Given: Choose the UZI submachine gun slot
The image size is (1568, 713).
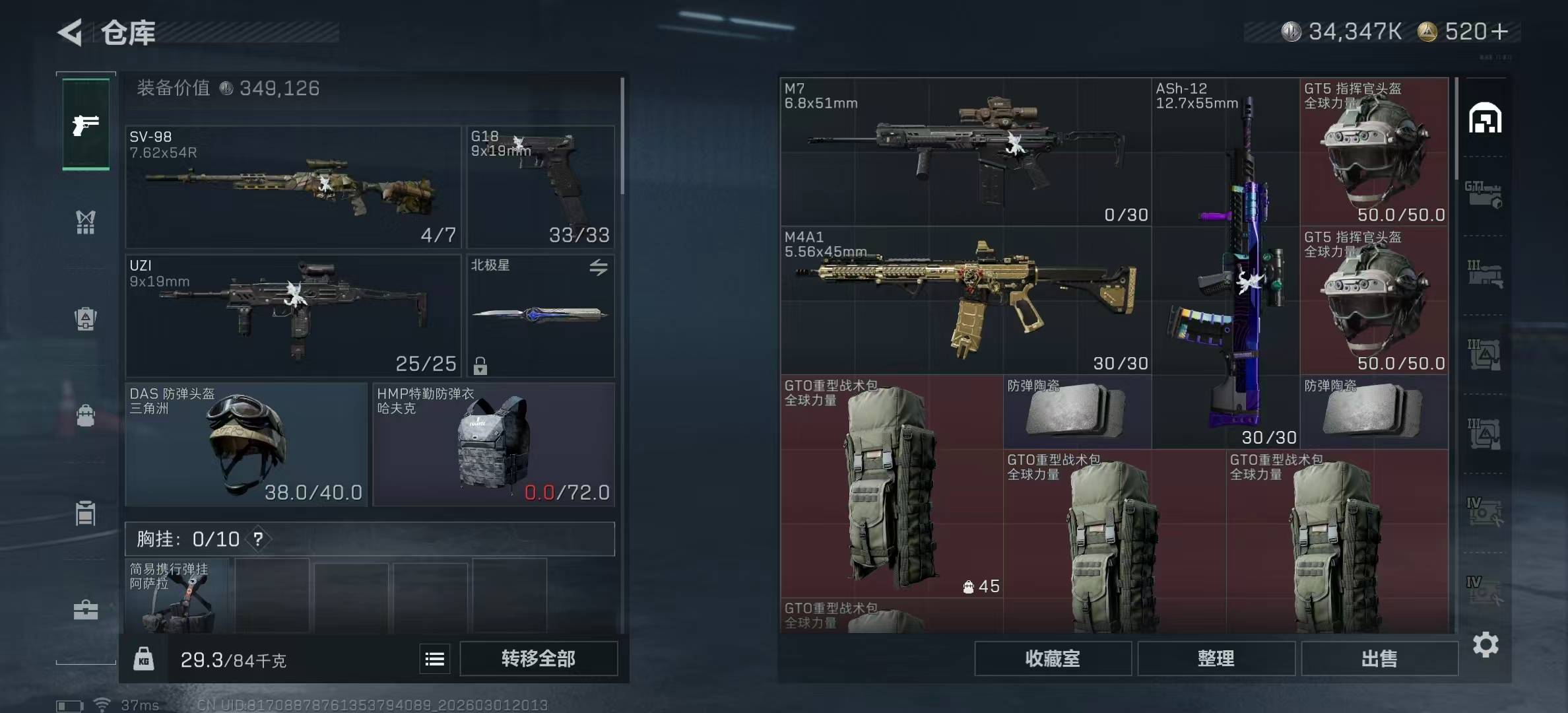Looking at the screenshot, I should coord(293,316).
